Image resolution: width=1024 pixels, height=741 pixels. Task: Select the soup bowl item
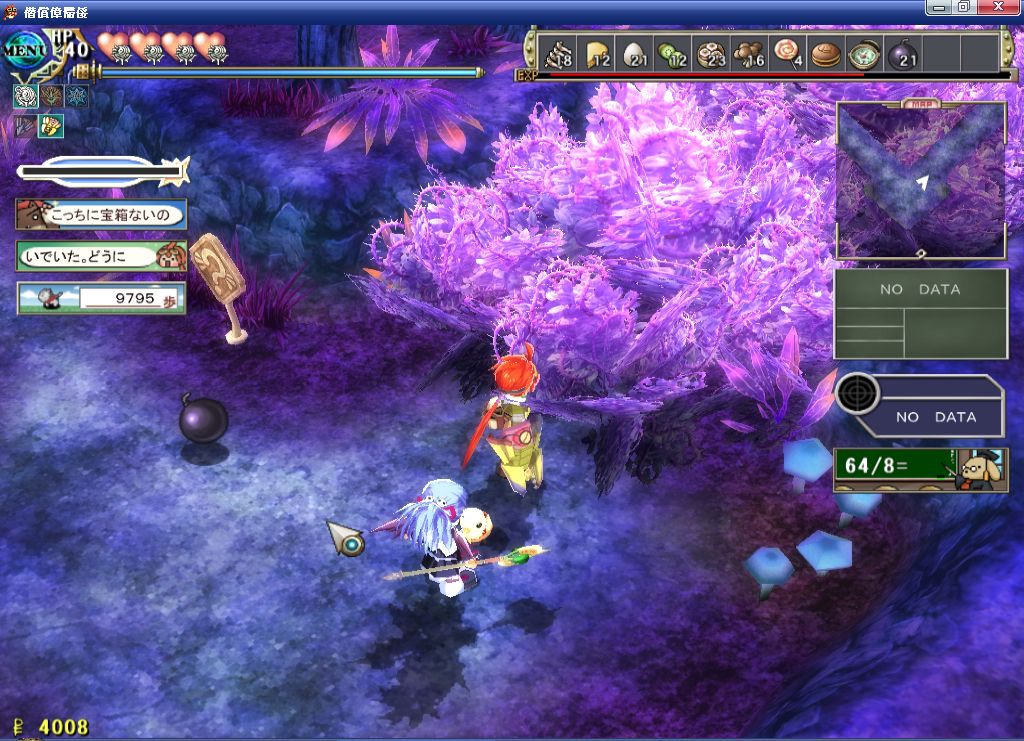pyautogui.click(x=862, y=52)
